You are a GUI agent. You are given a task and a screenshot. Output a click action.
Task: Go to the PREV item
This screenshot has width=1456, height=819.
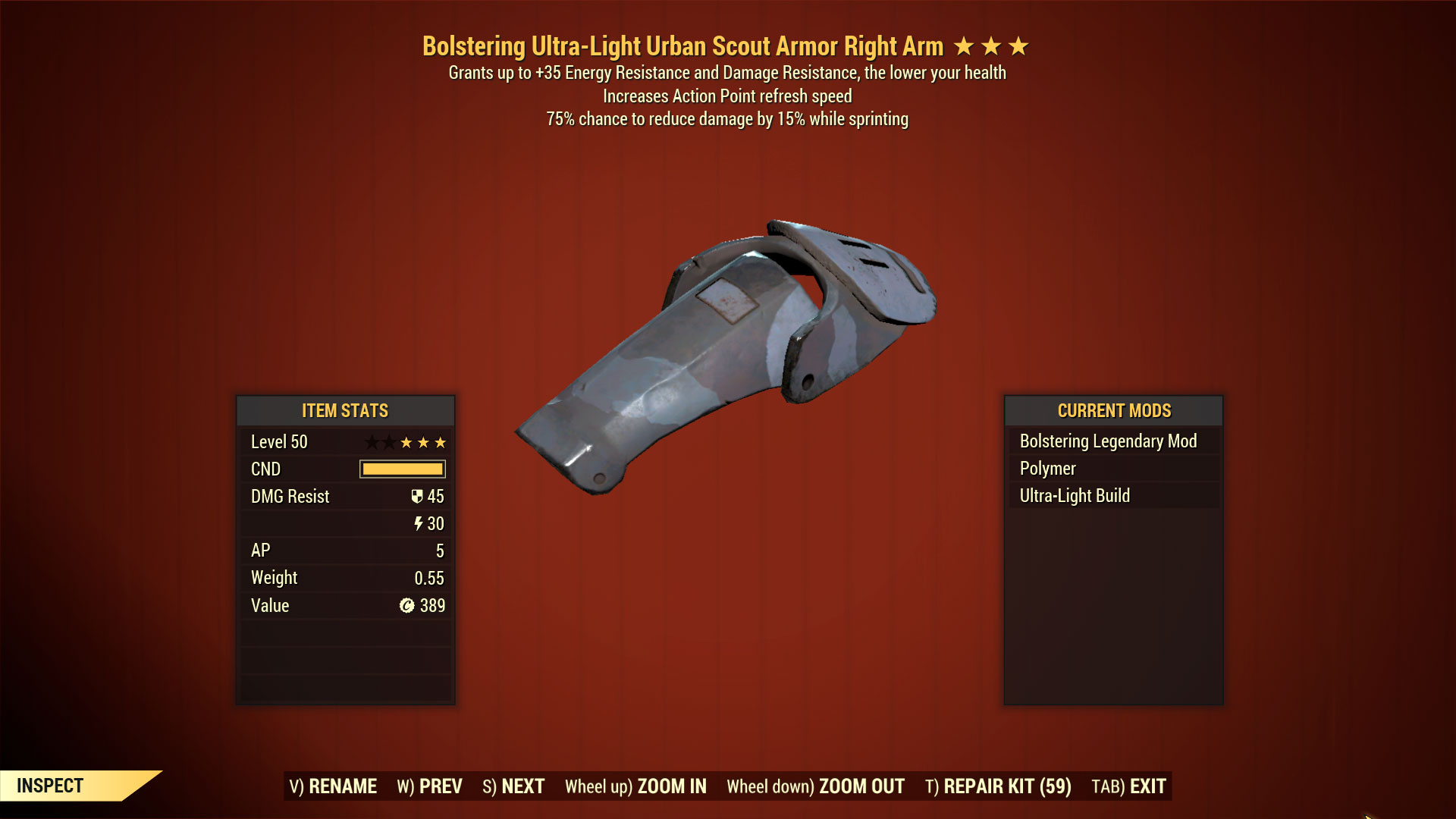pos(429,786)
